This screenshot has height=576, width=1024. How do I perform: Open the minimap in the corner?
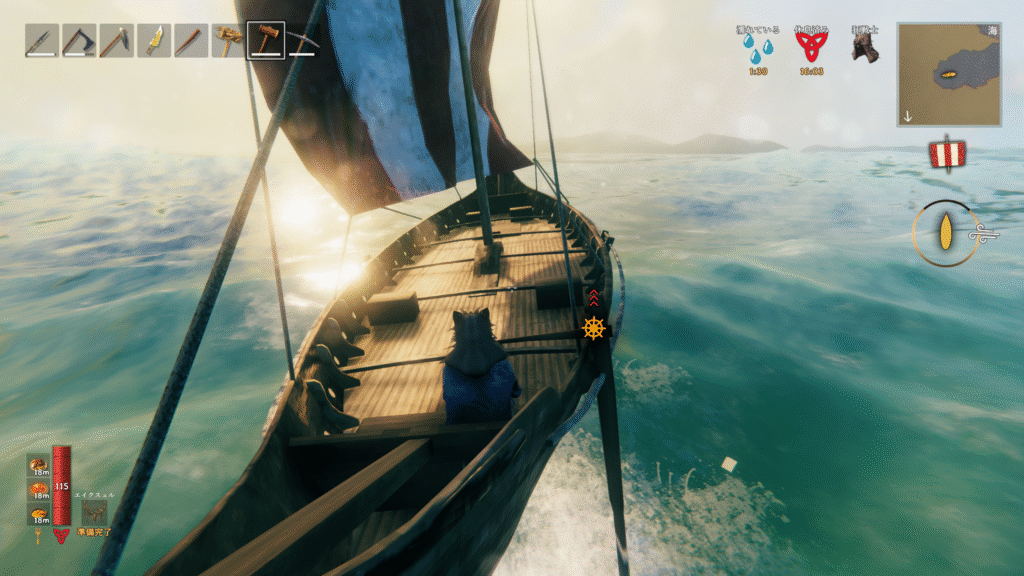[x=949, y=75]
